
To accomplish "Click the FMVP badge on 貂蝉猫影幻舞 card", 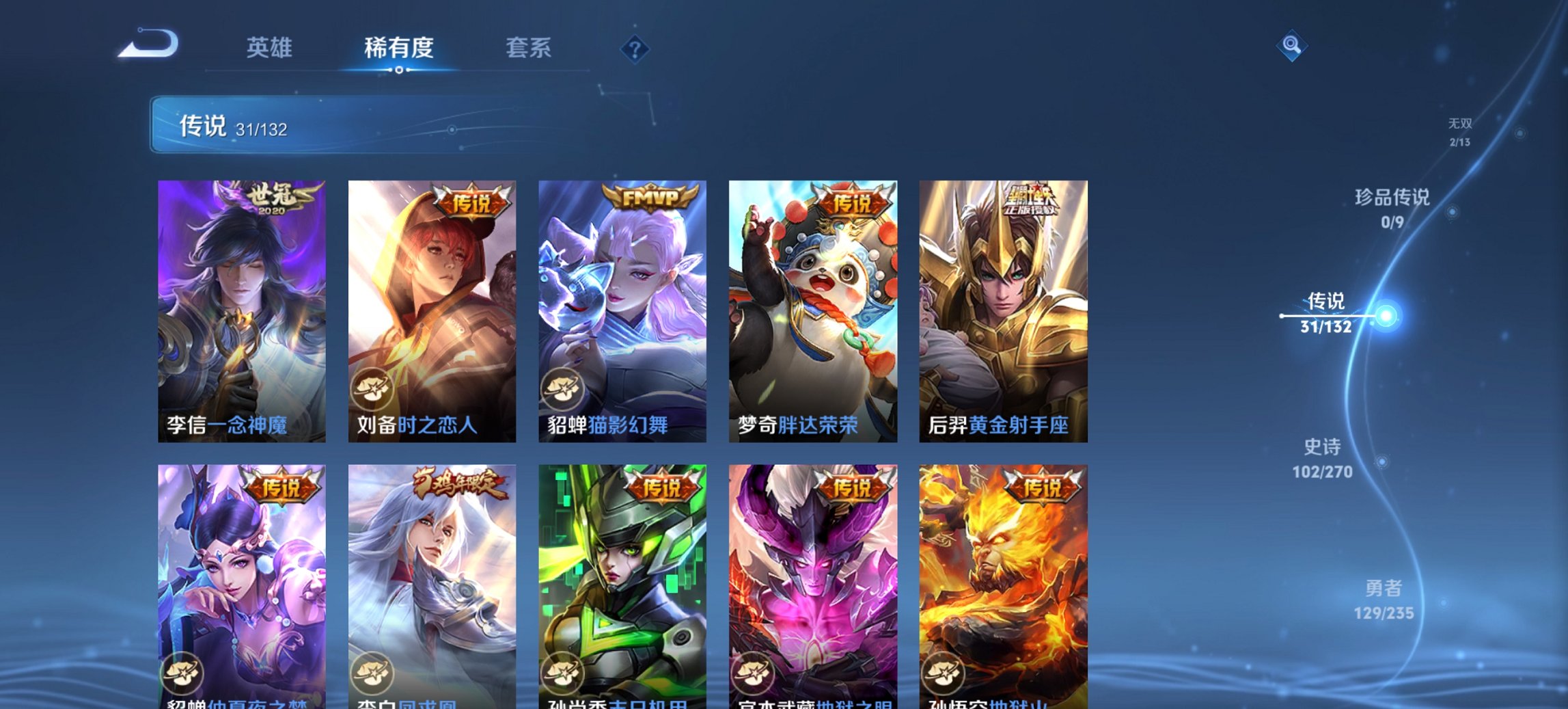I will 650,196.
